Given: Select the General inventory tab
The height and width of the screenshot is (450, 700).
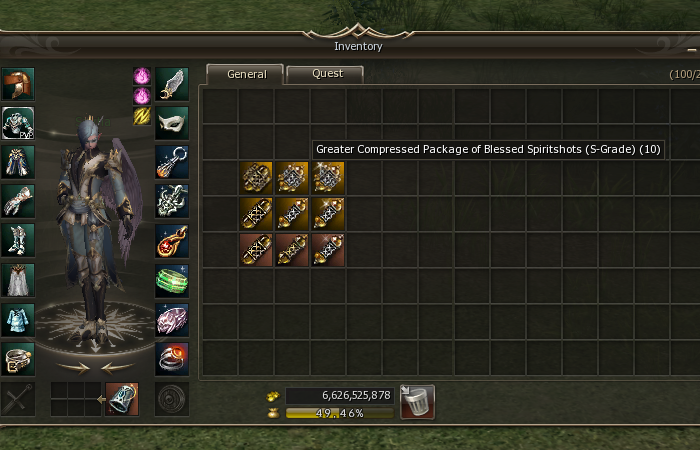Looking at the screenshot, I should (x=246, y=74).
